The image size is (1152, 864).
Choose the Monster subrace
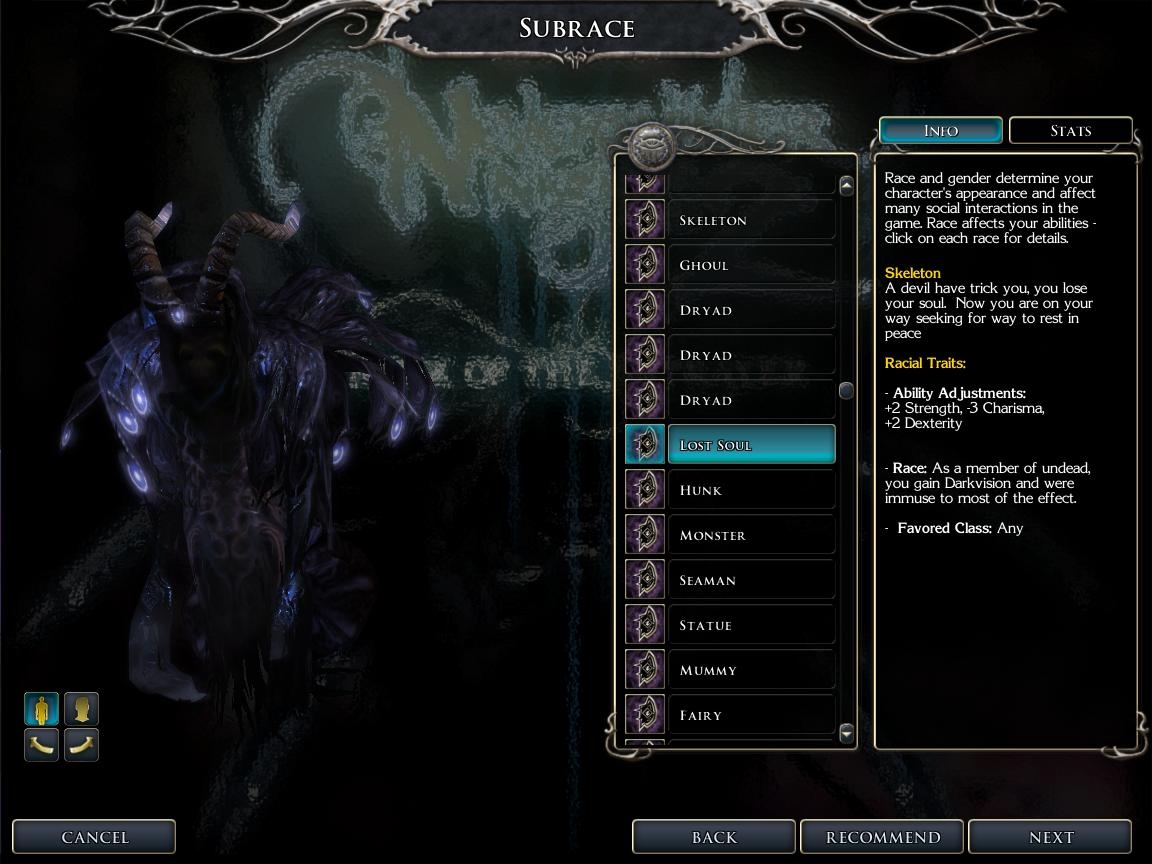750,535
